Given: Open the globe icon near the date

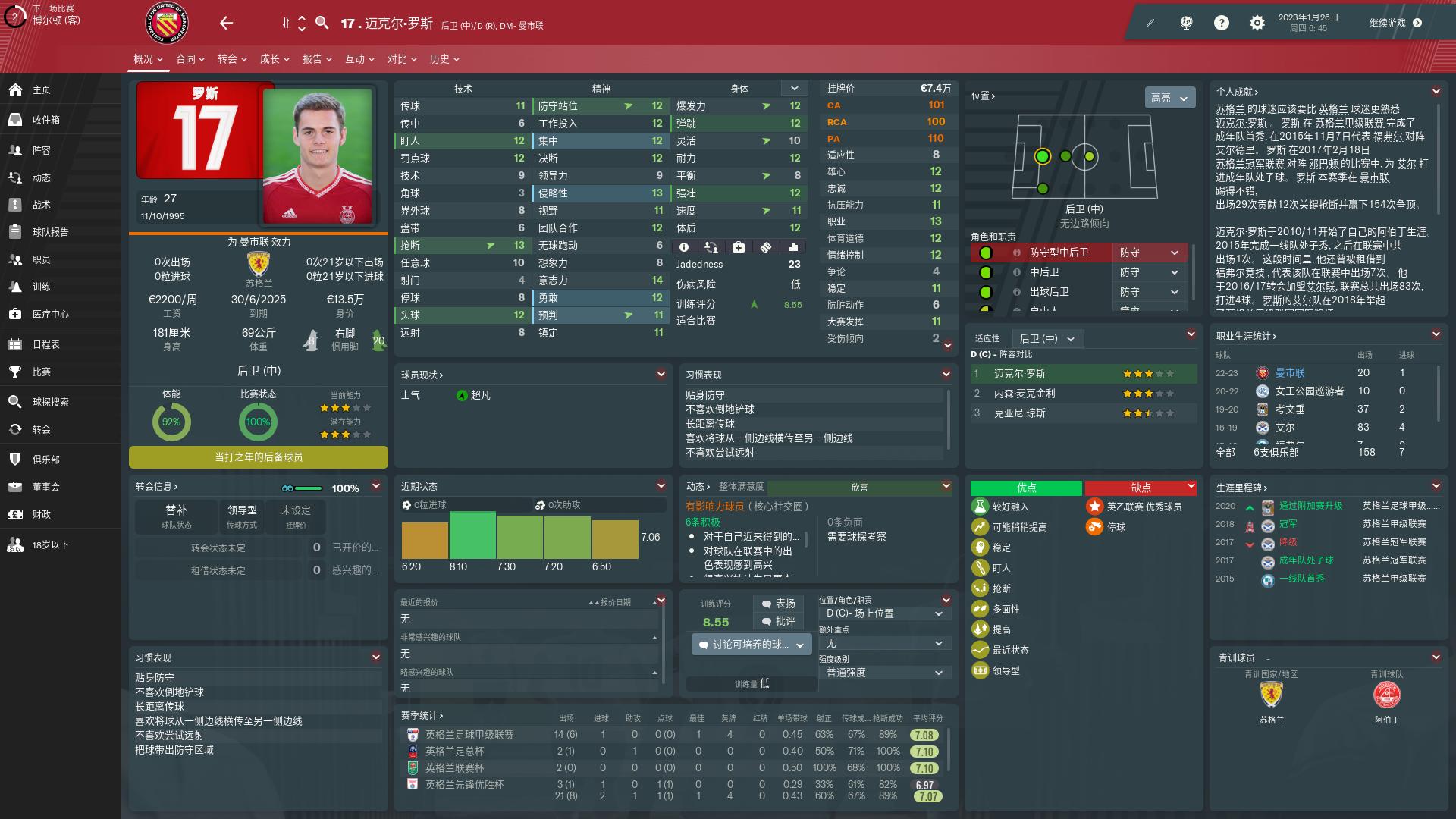Looking at the screenshot, I should [x=1185, y=23].
